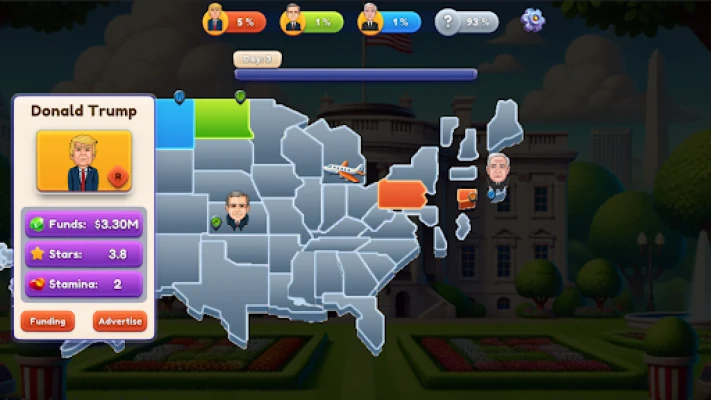Open the Funding option
Screen dimensions: 711x400
point(47,322)
